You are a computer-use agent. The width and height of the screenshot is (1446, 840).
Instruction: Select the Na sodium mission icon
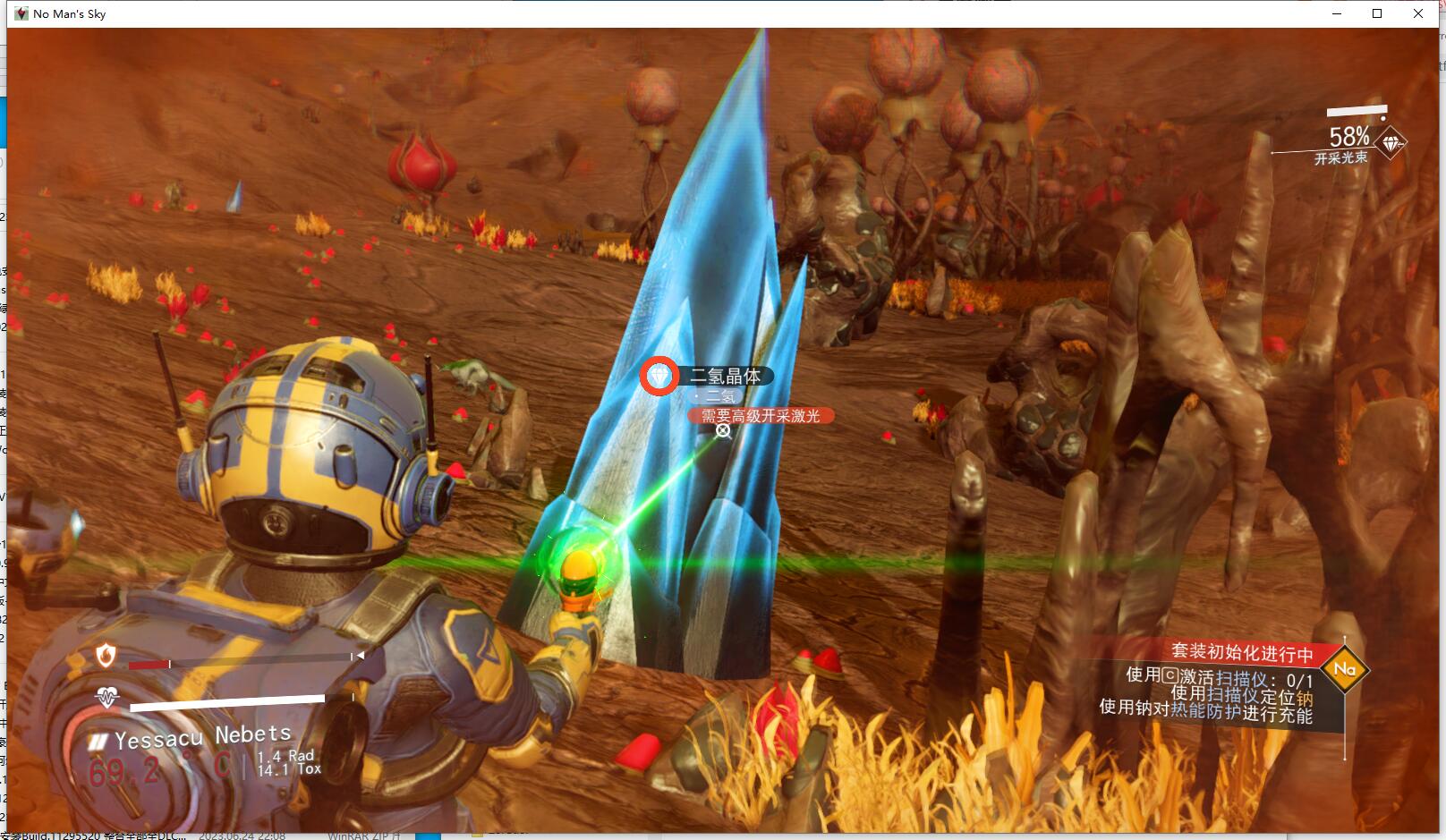tap(1344, 669)
